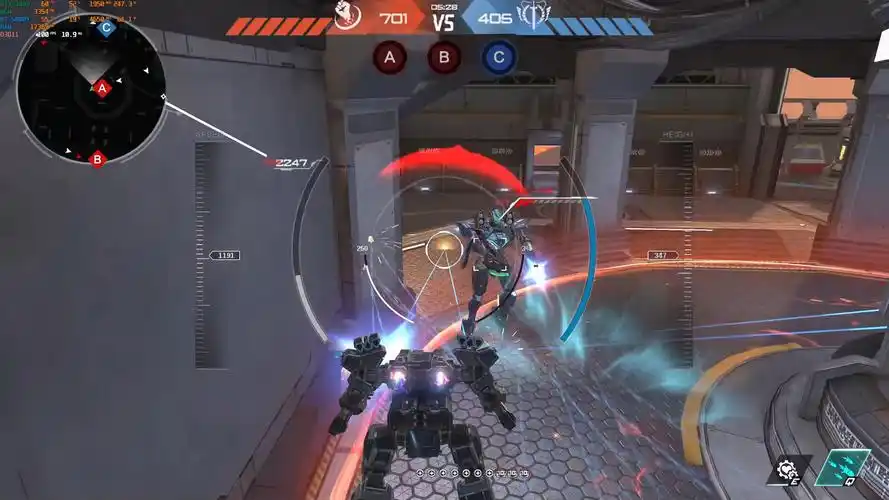Click the red team fist emblem
This screenshot has width=889, height=500.
(347, 17)
